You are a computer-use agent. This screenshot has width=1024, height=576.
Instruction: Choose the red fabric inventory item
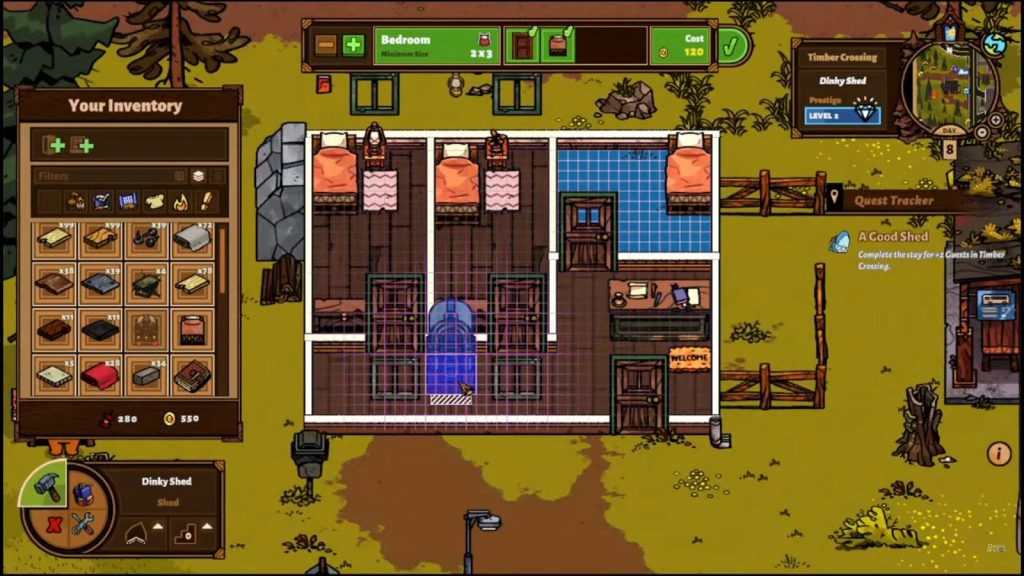100,376
